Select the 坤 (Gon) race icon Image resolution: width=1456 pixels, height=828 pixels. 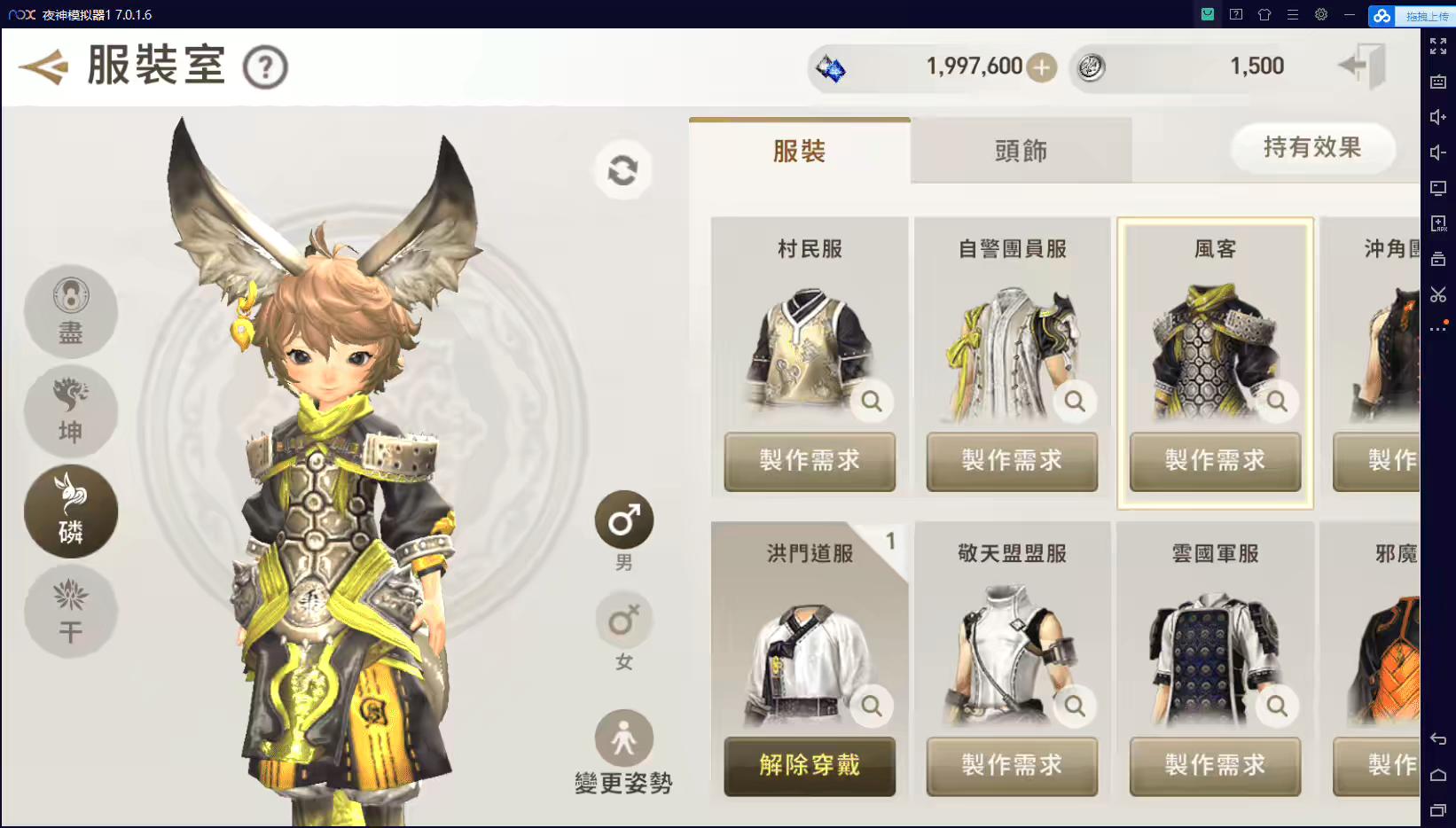pyautogui.click(x=70, y=411)
